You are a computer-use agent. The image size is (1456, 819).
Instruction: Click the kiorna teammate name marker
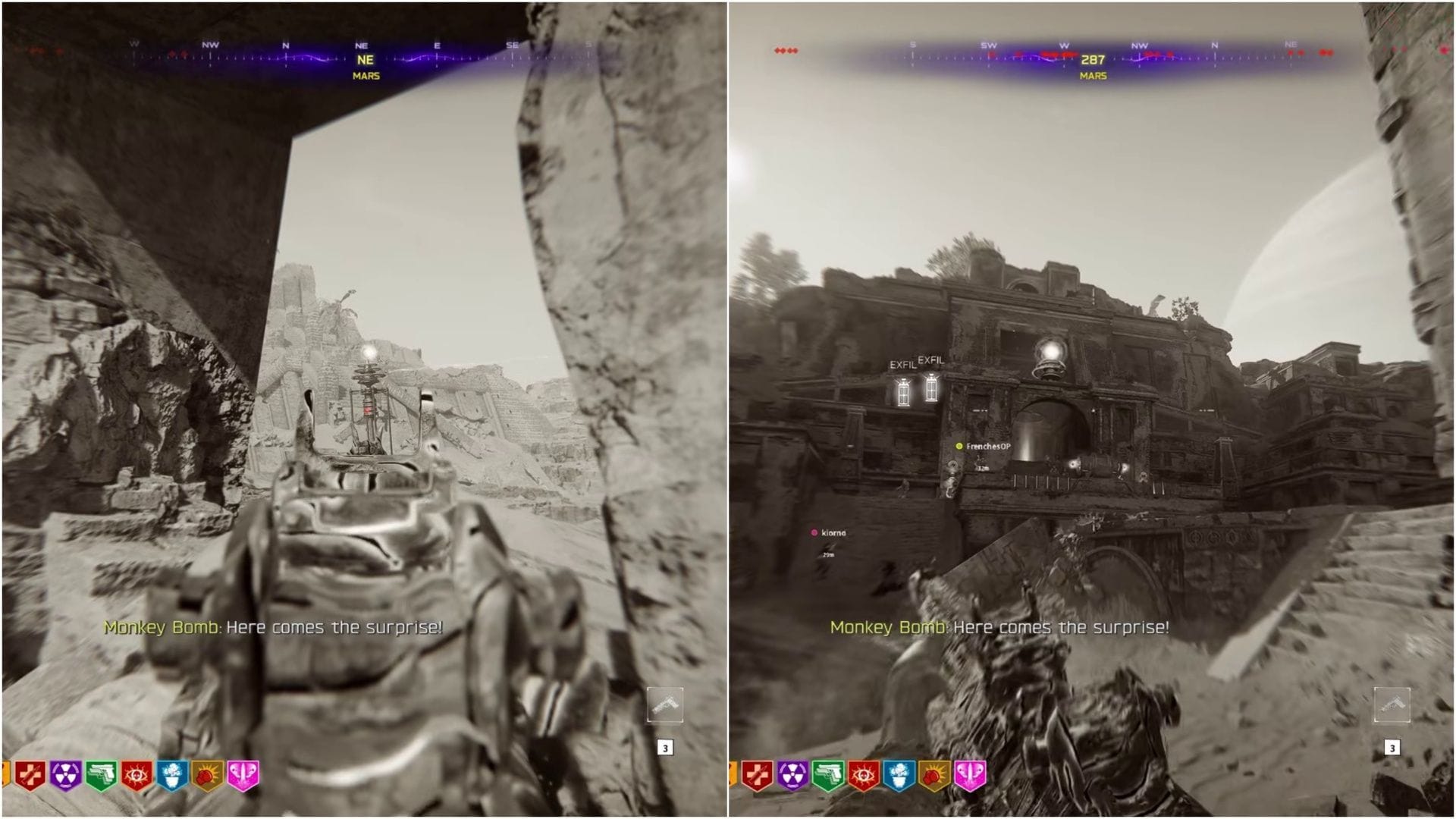834,533
